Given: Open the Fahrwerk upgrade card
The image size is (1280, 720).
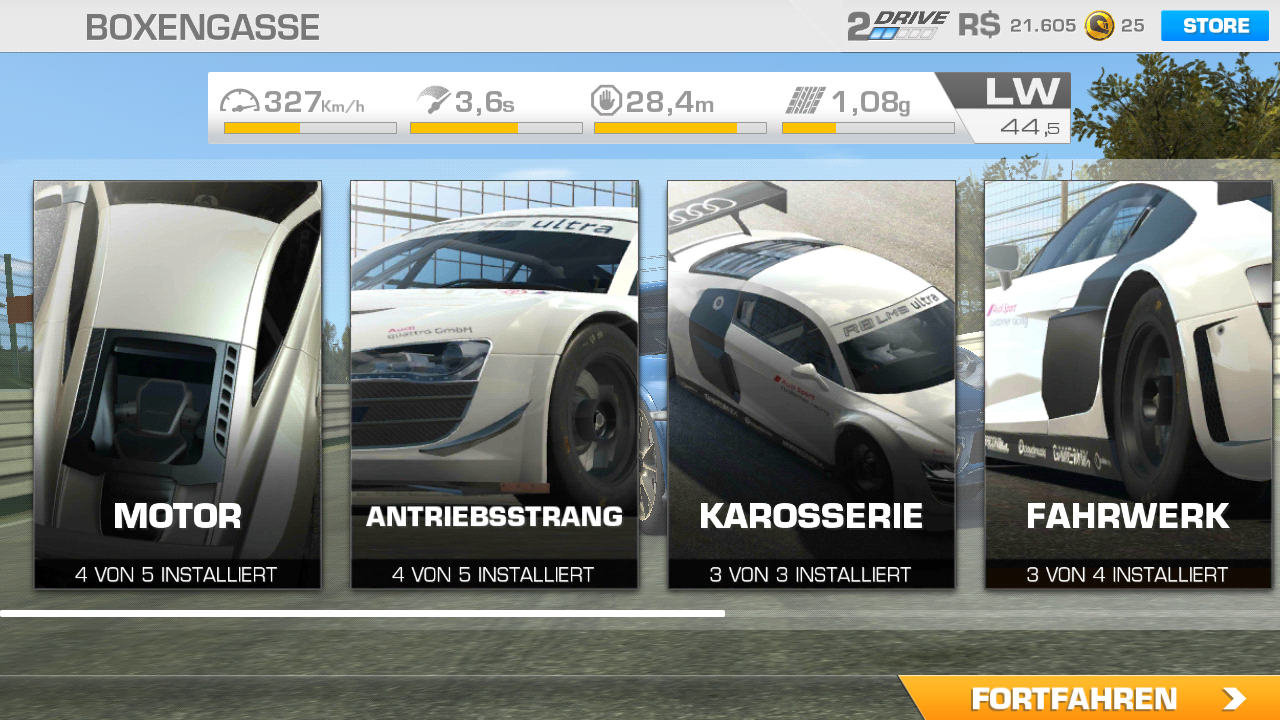Looking at the screenshot, I should coord(1128,384).
